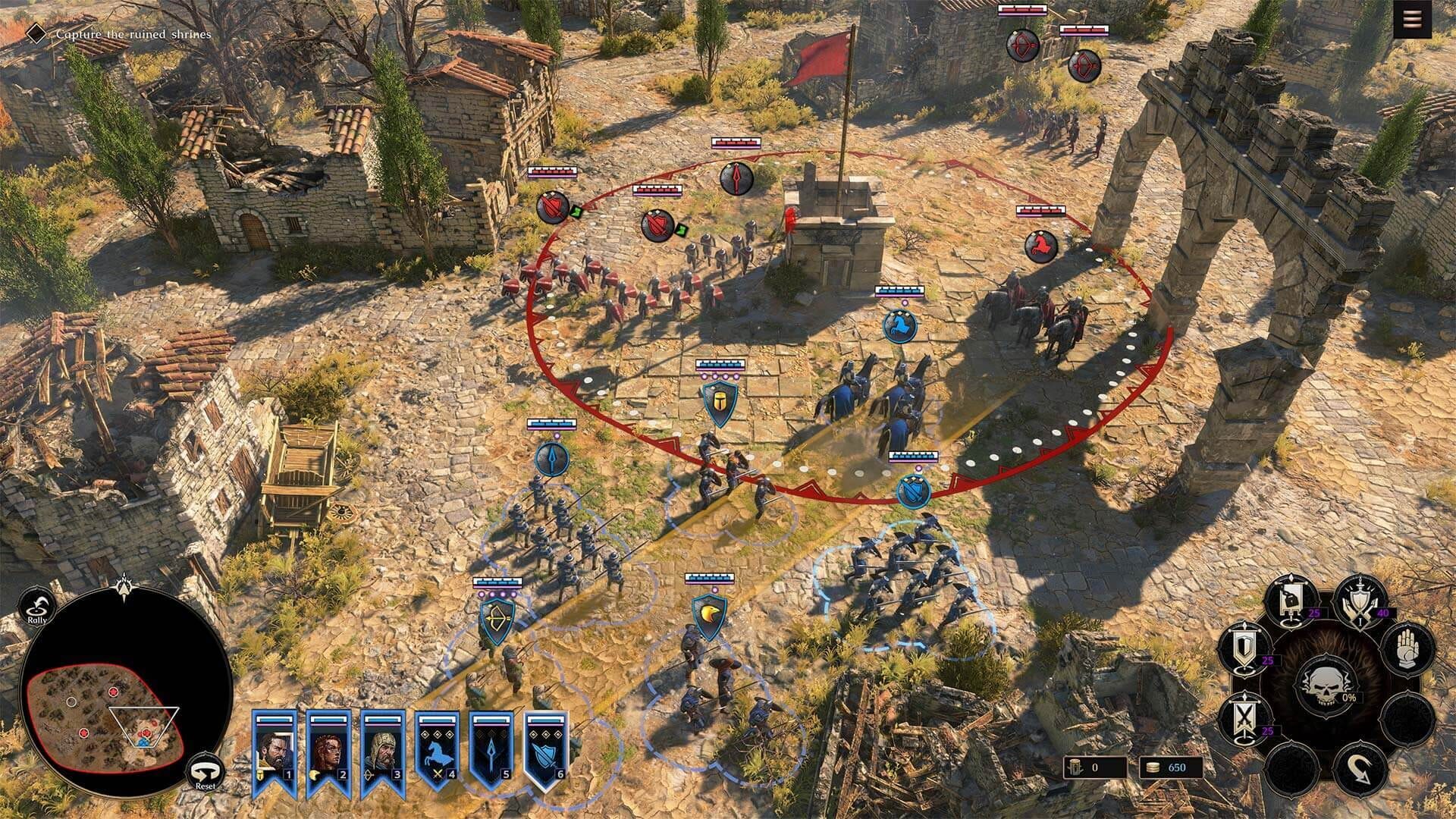This screenshot has height=819, width=1456.
Task: Click the skull fury meter showing 0%
Action: pos(1326,687)
